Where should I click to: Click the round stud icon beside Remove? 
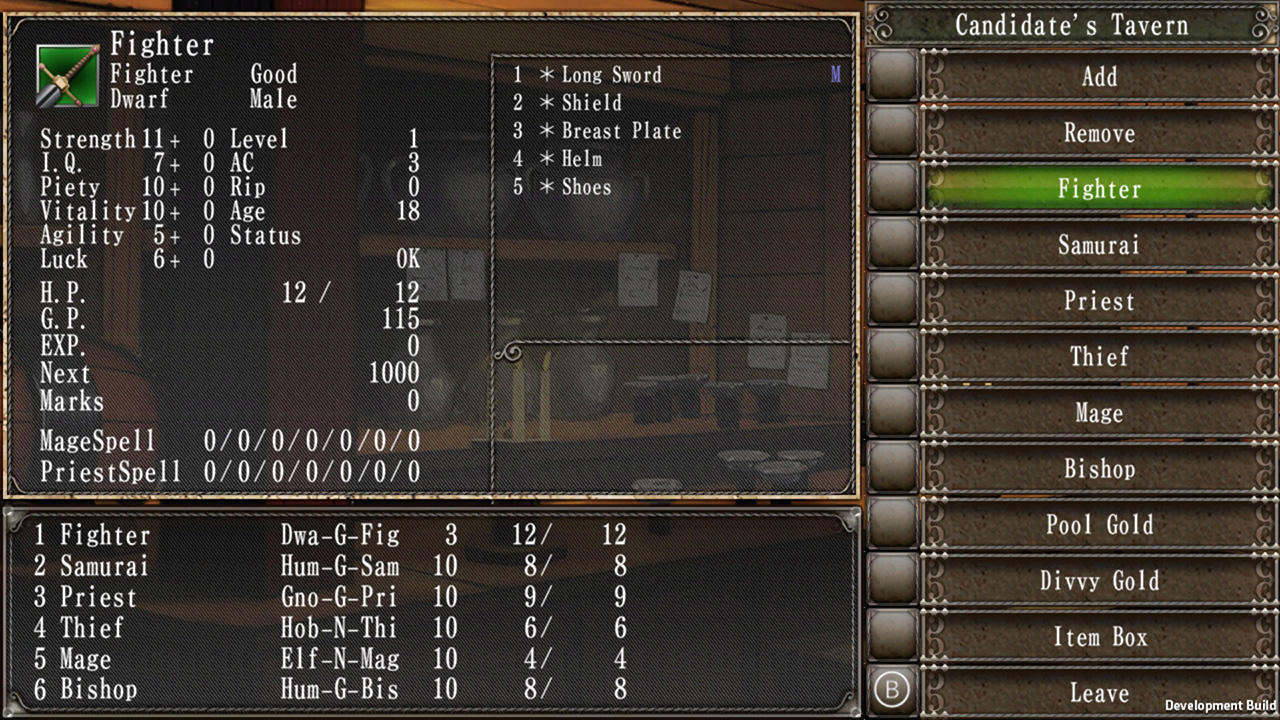click(x=892, y=133)
